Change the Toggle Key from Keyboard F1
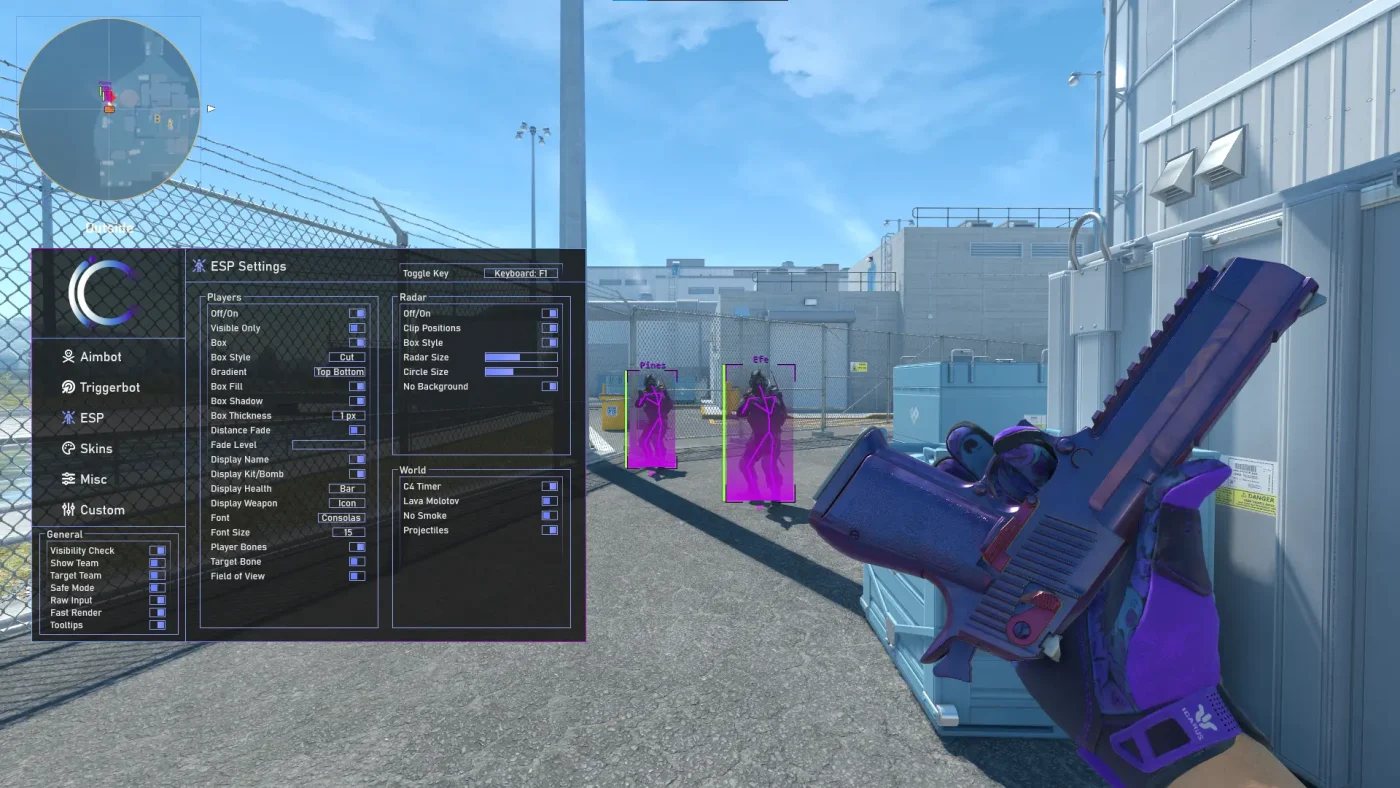The width and height of the screenshot is (1400, 788). tap(521, 272)
